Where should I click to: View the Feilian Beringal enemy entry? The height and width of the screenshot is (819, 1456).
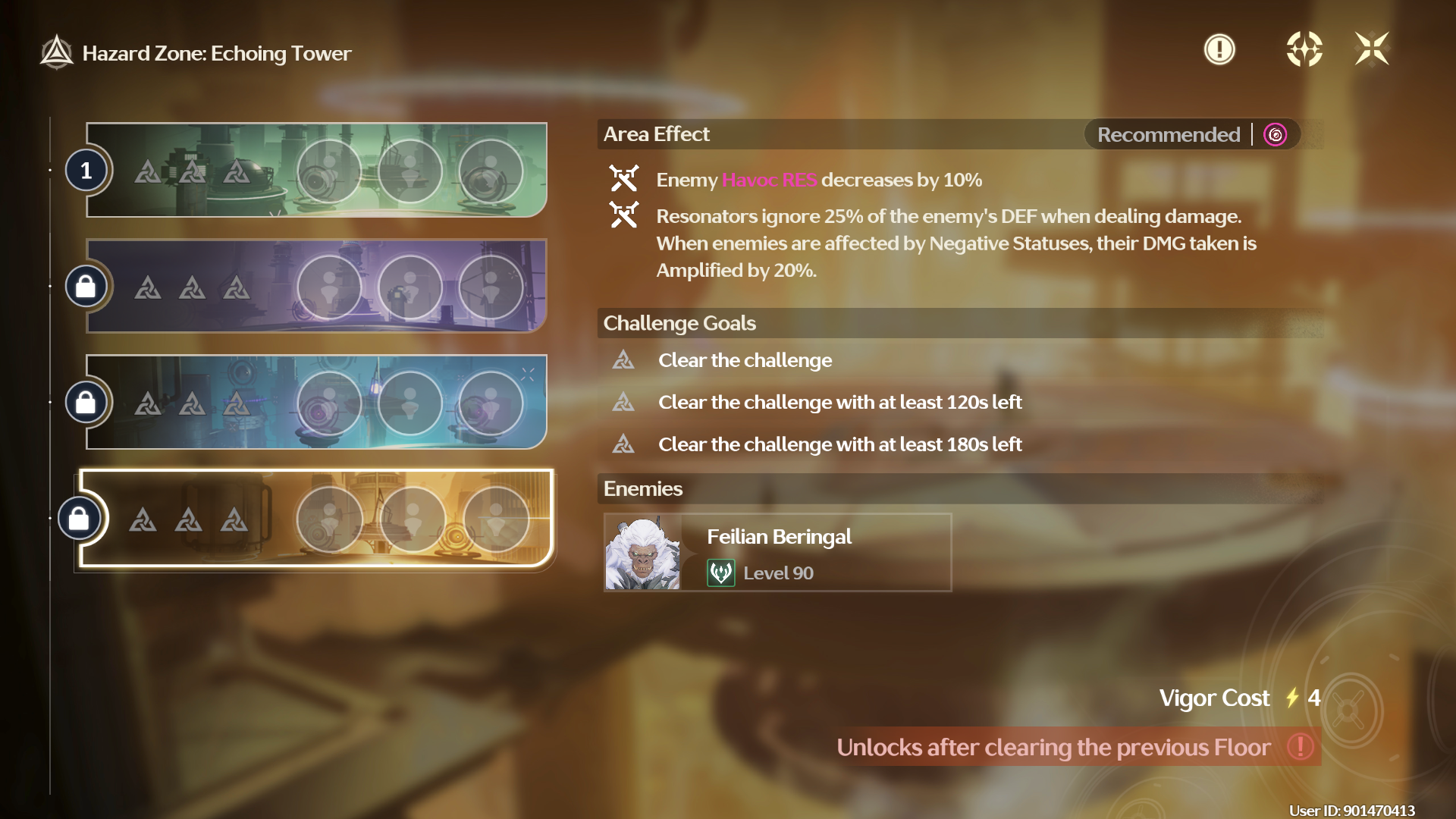[x=777, y=552]
